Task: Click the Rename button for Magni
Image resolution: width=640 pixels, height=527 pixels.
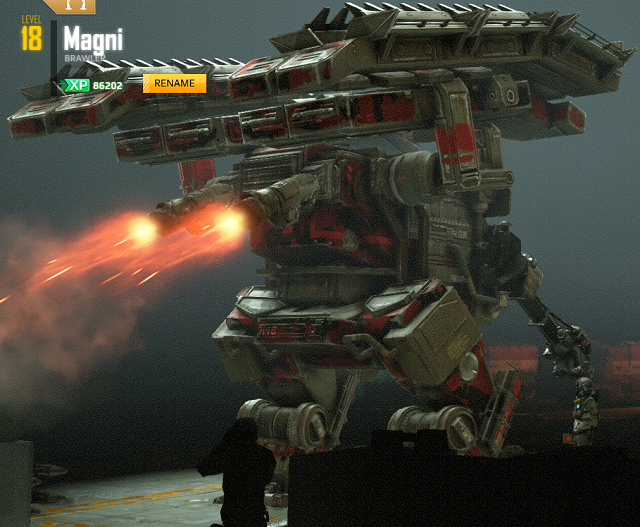Action: coord(174,83)
